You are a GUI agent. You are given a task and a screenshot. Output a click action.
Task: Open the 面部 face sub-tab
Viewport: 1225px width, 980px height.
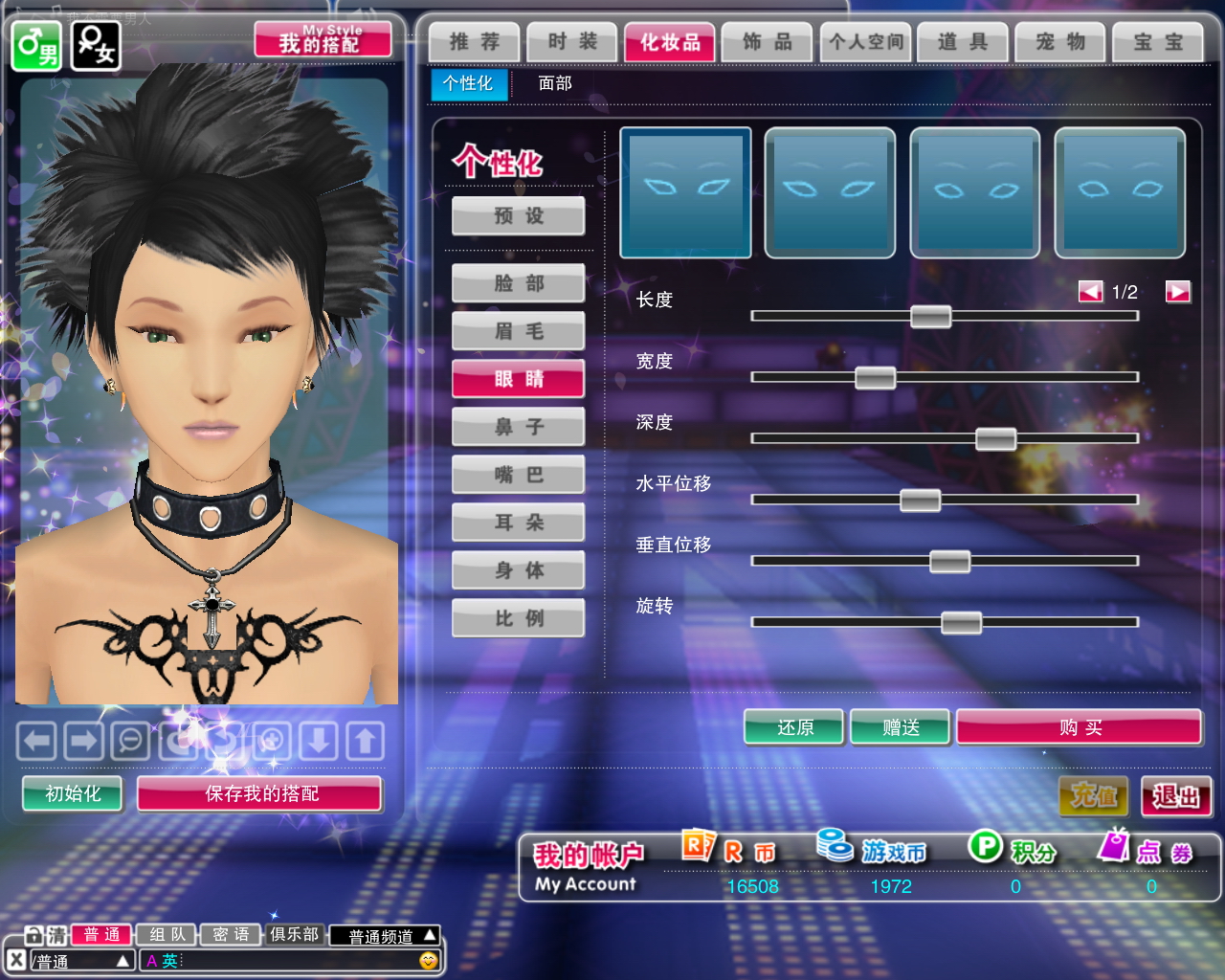coord(555,83)
